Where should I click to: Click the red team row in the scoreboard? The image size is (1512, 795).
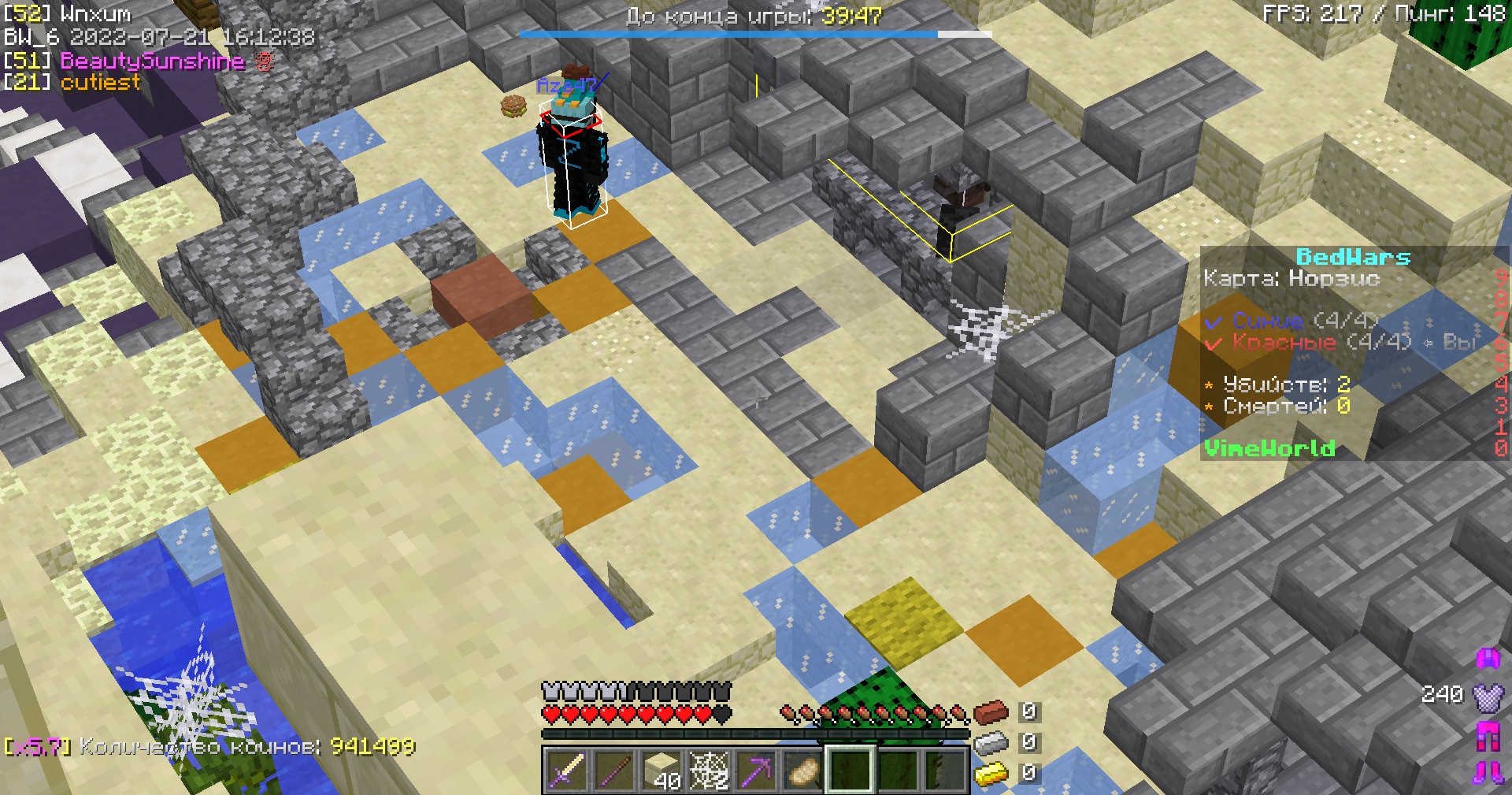click(1307, 342)
